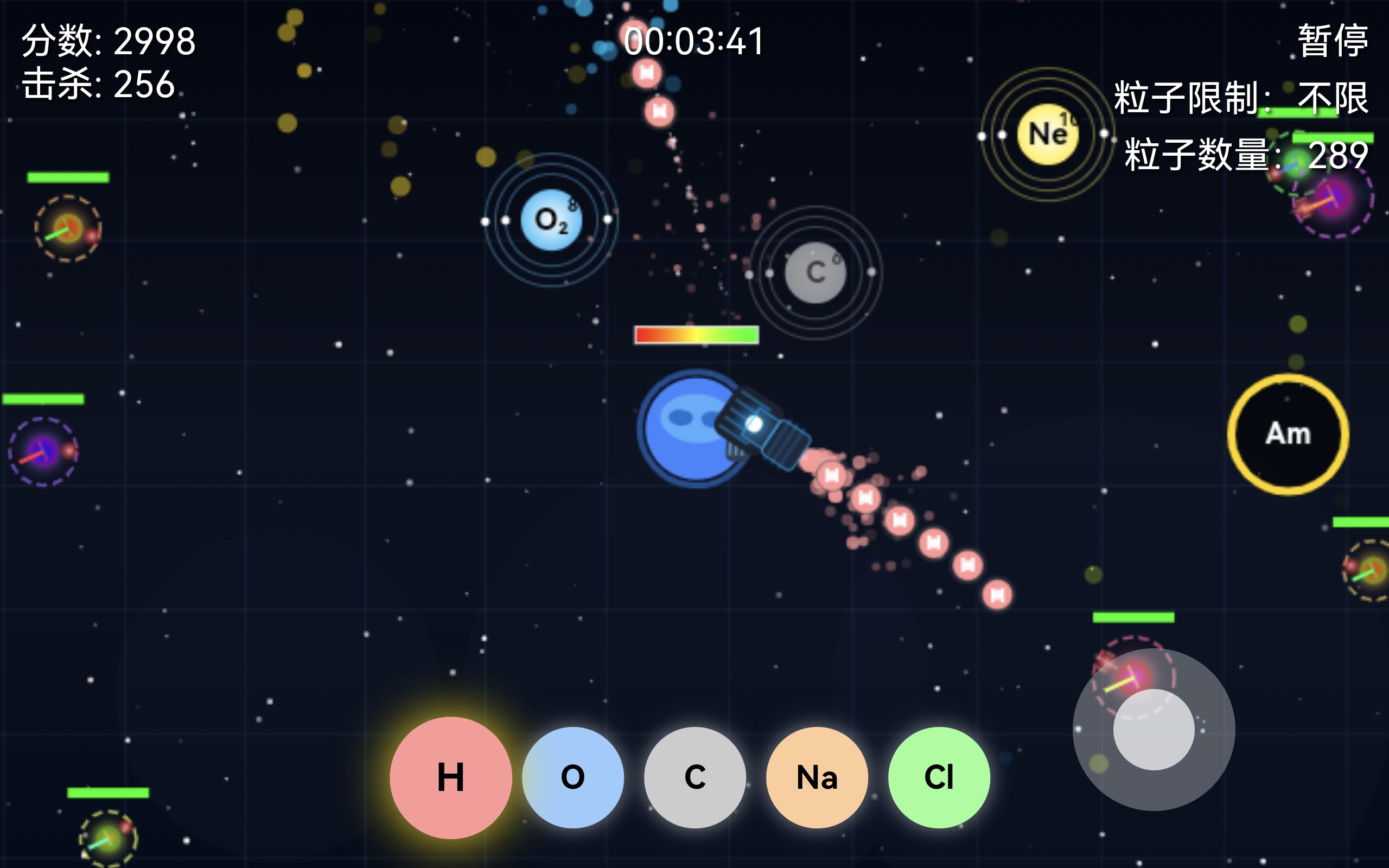Screen dimensions: 1389x868
Task: Select the green Cl element button
Action: click(939, 777)
